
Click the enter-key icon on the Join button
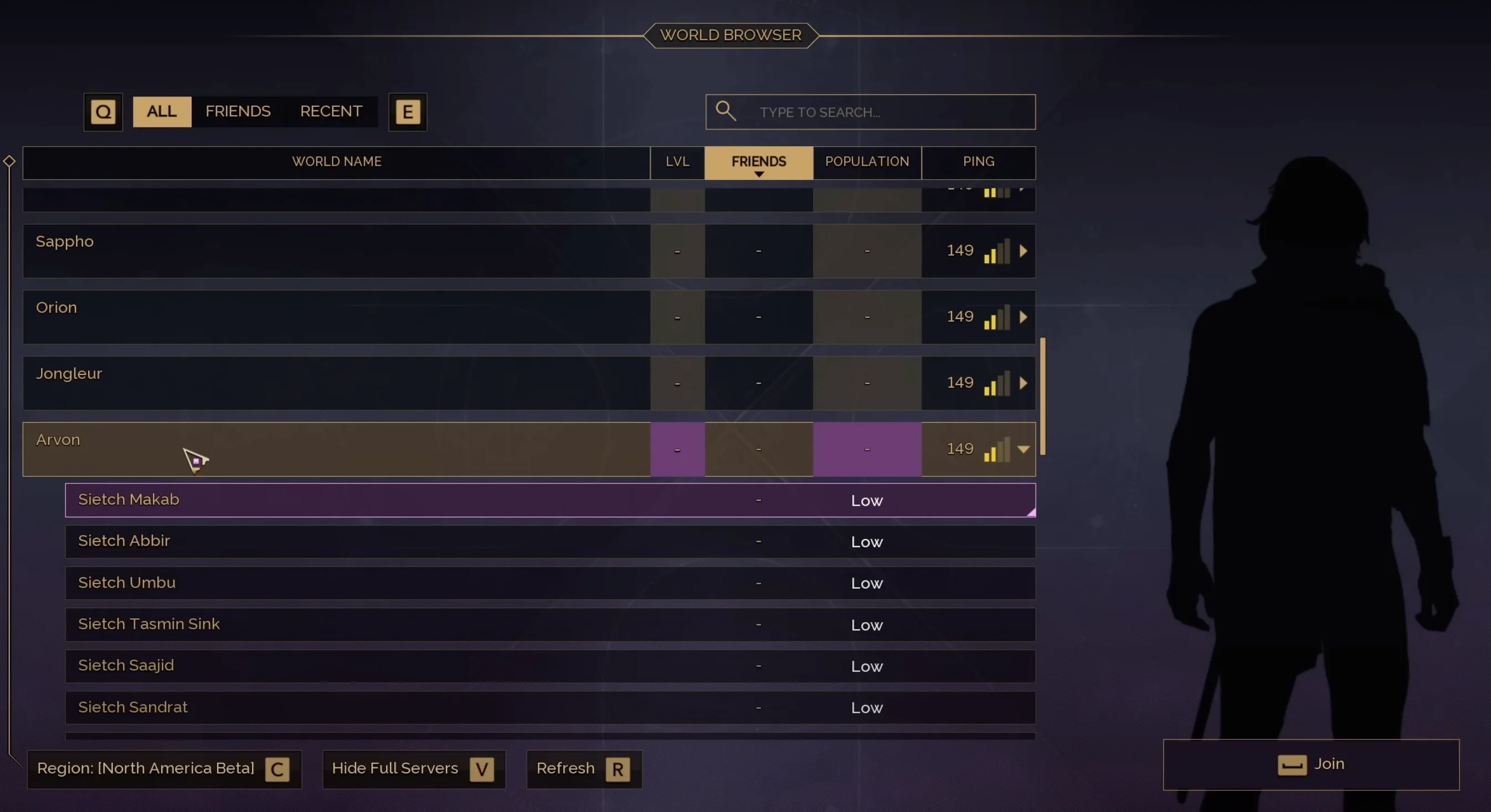(1292, 764)
